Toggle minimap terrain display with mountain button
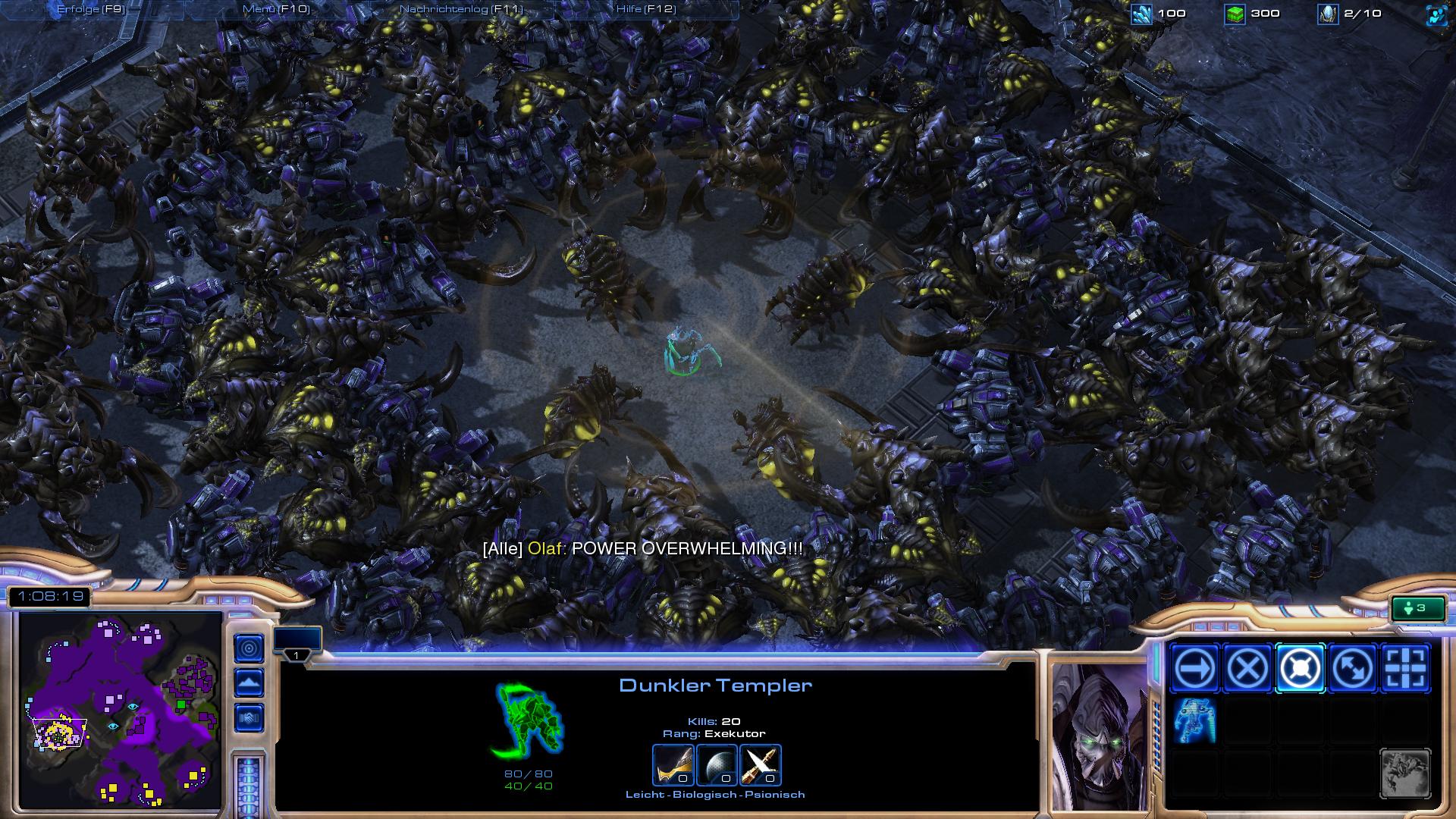This screenshot has width=1456, height=819. click(249, 683)
